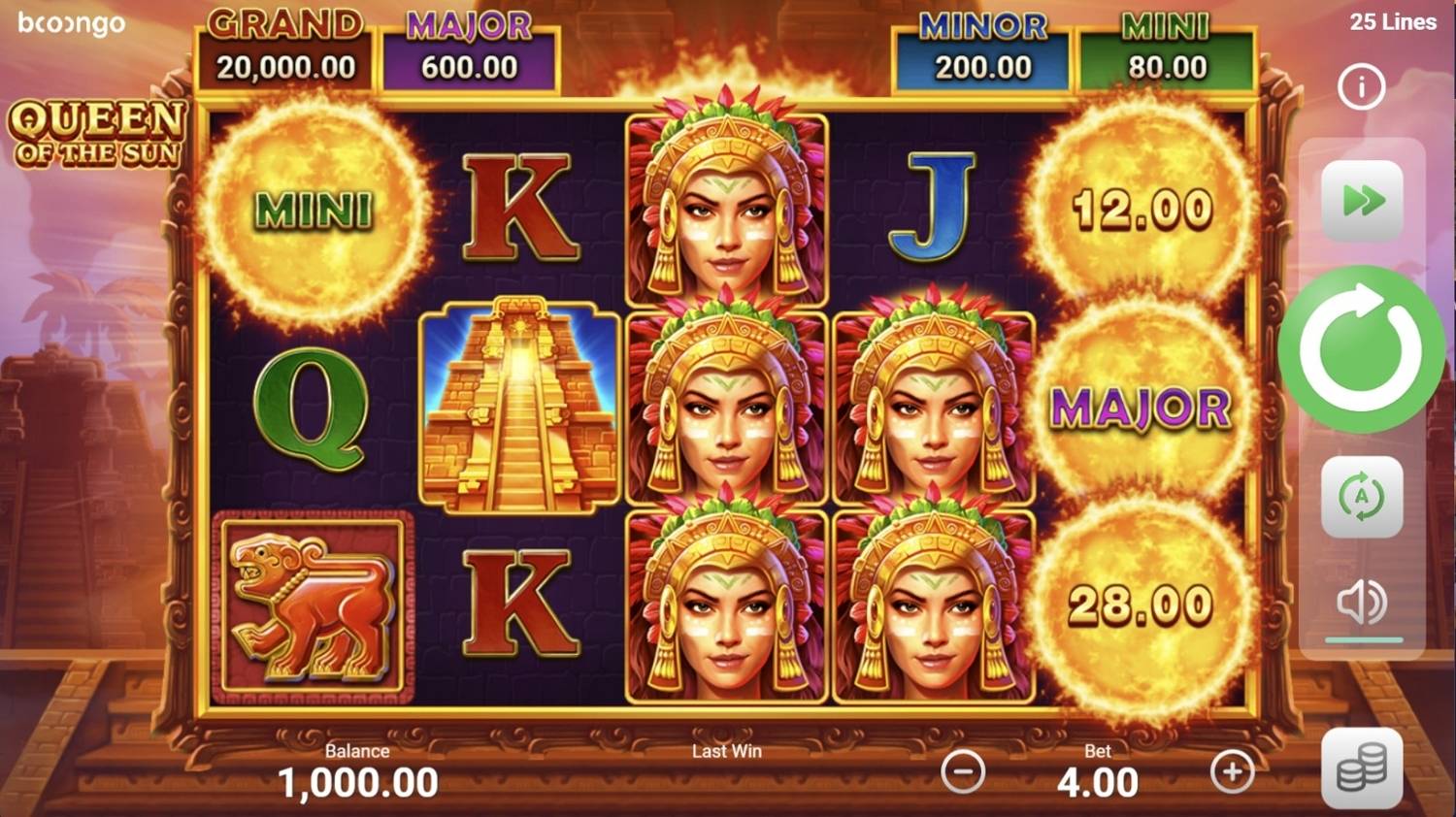Increase the bet with the plus button
This screenshot has height=817, width=1456.
point(1232,772)
